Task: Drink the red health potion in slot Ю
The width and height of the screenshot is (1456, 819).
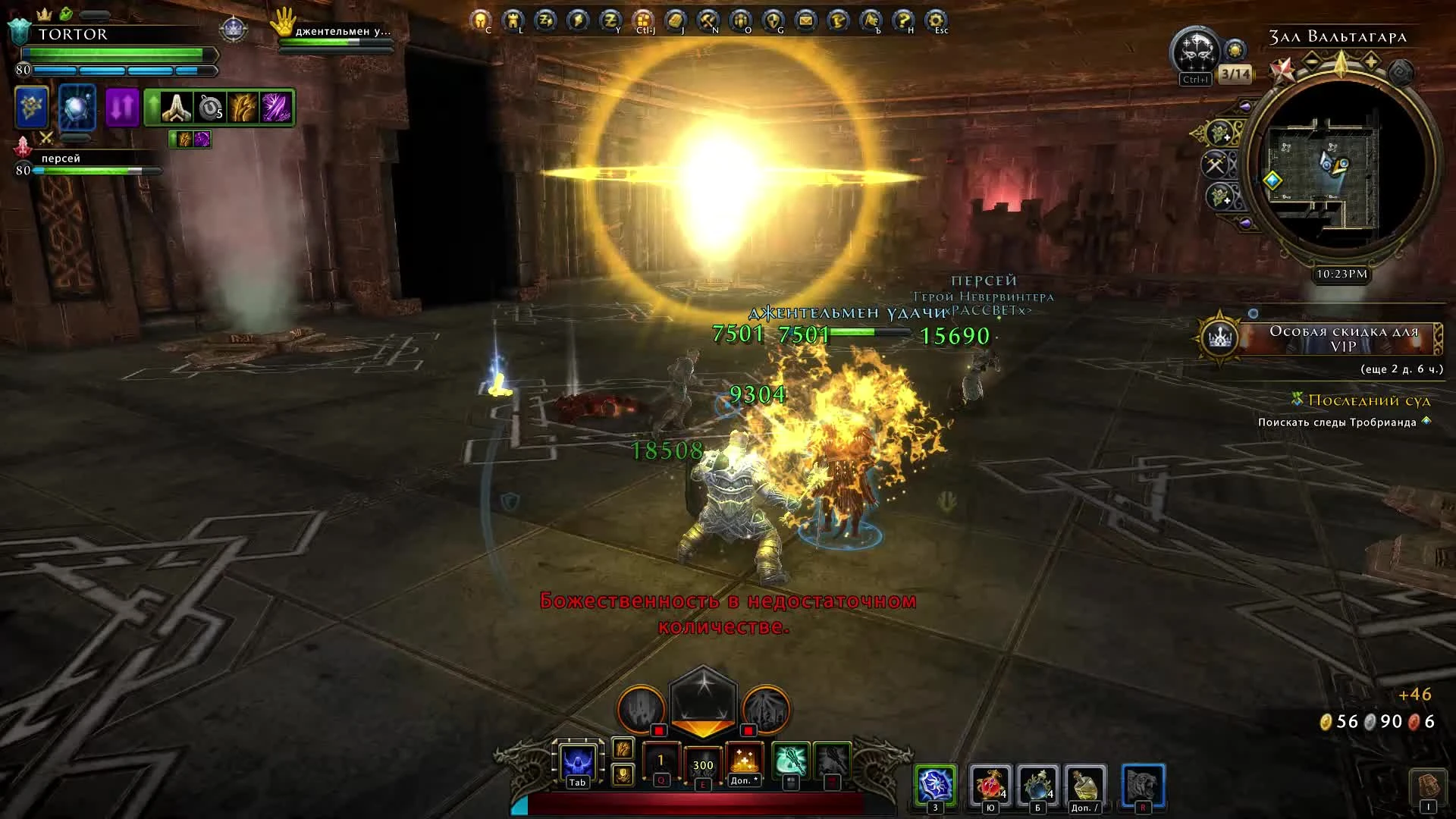Action: [989, 783]
